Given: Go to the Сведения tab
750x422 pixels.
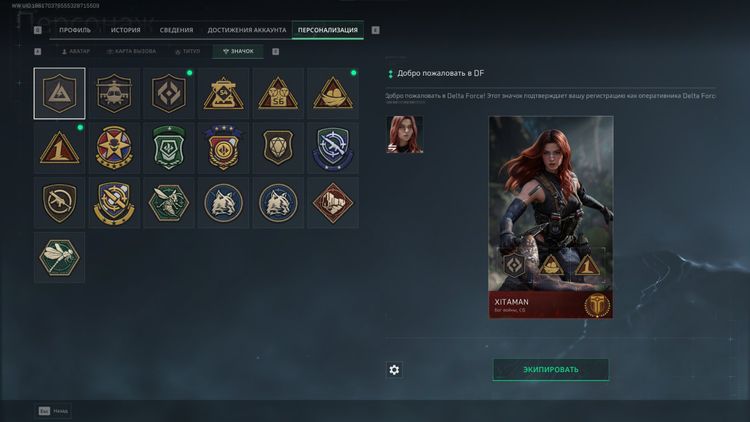Looking at the screenshot, I should (x=175, y=30).
